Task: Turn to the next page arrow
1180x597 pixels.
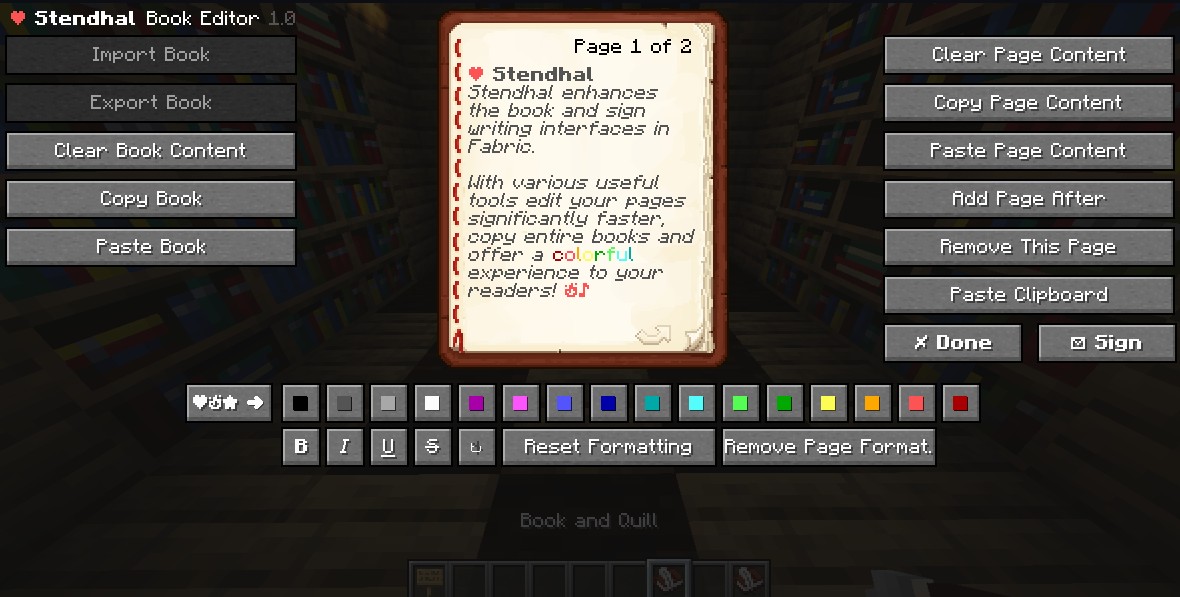Action: [x=652, y=337]
